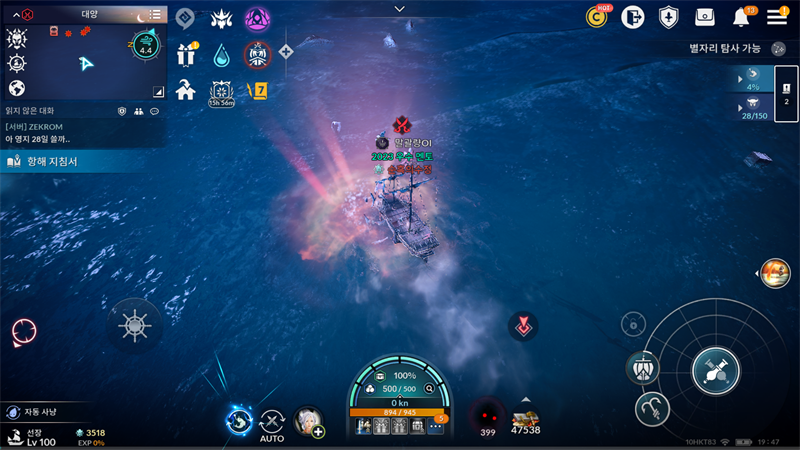Expand the minimap with the corner arrow
This screenshot has width=800, height=450.
point(157,90)
